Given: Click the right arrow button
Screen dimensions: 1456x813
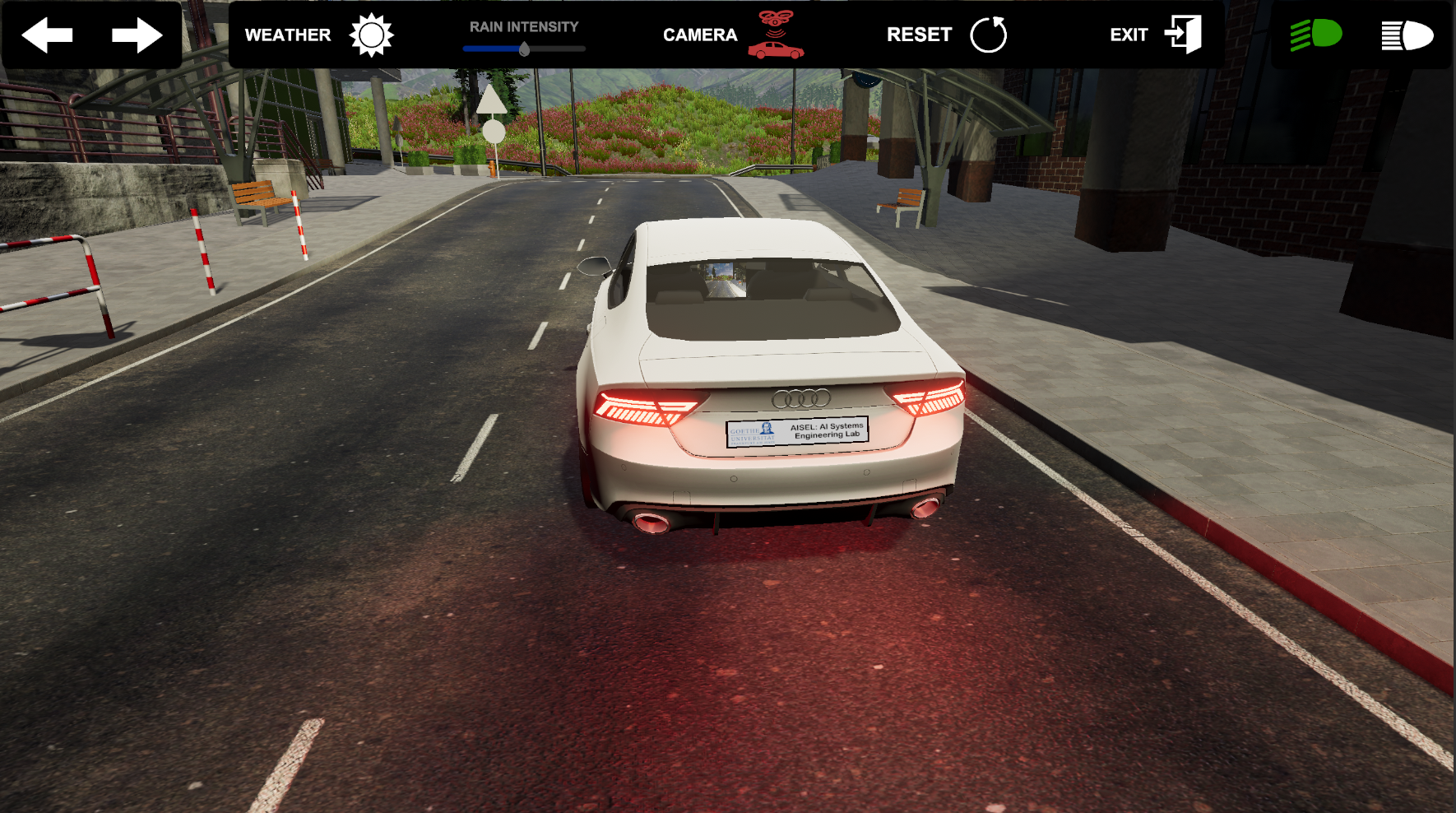Looking at the screenshot, I should click(137, 35).
